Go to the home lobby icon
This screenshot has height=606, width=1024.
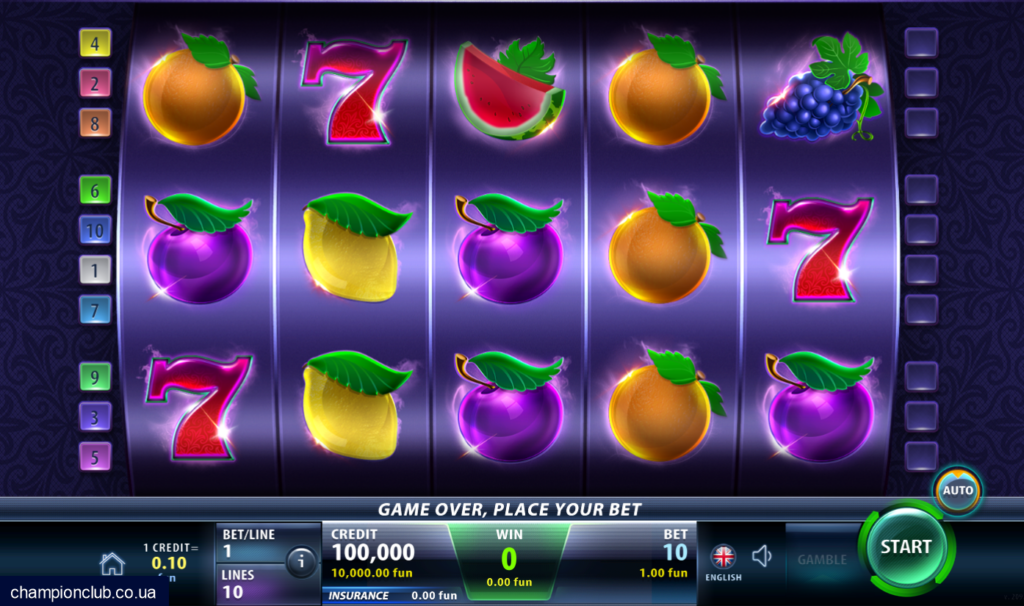[x=112, y=564]
